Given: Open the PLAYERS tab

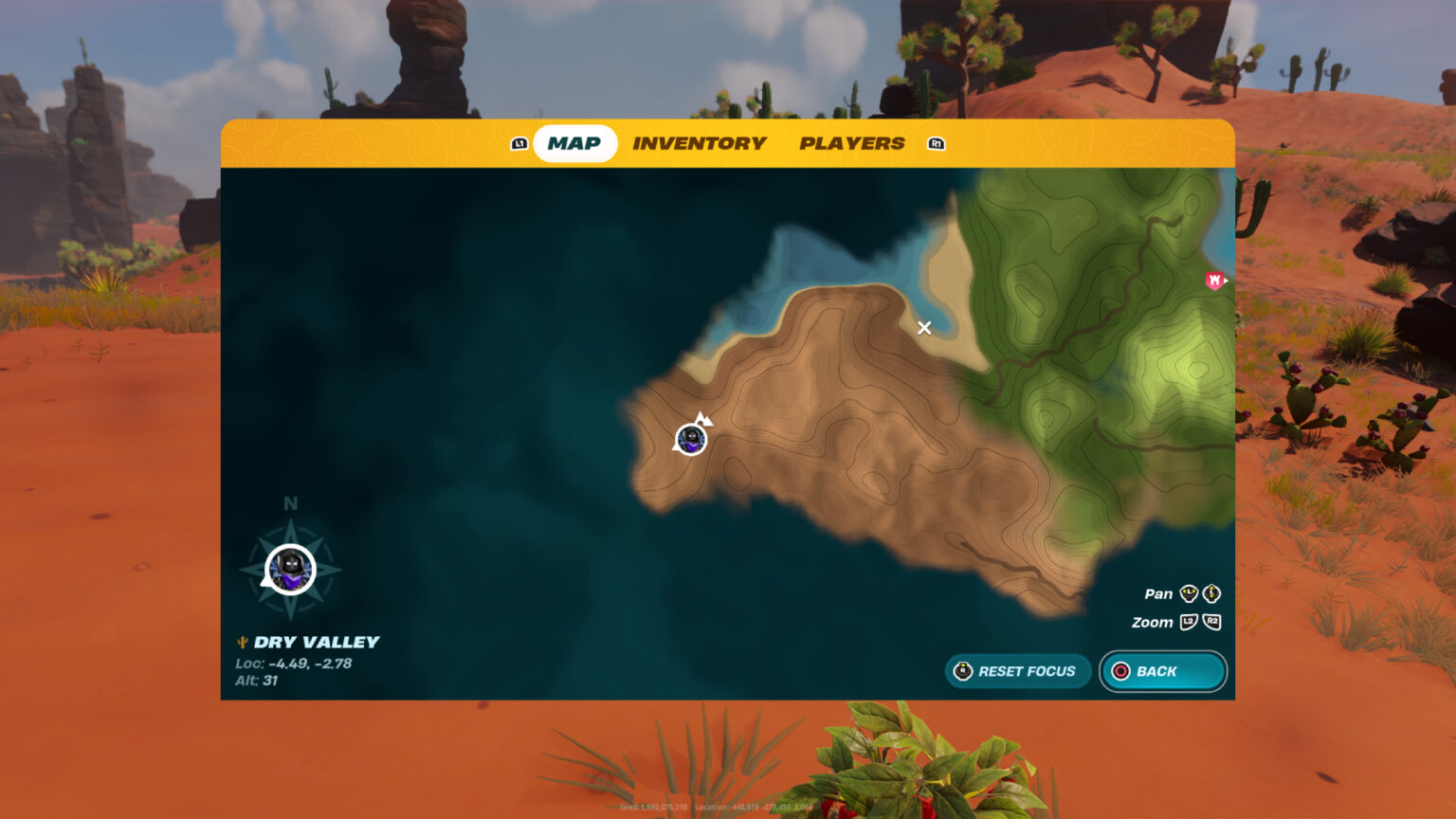Looking at the screenshot, I should 851,143.
